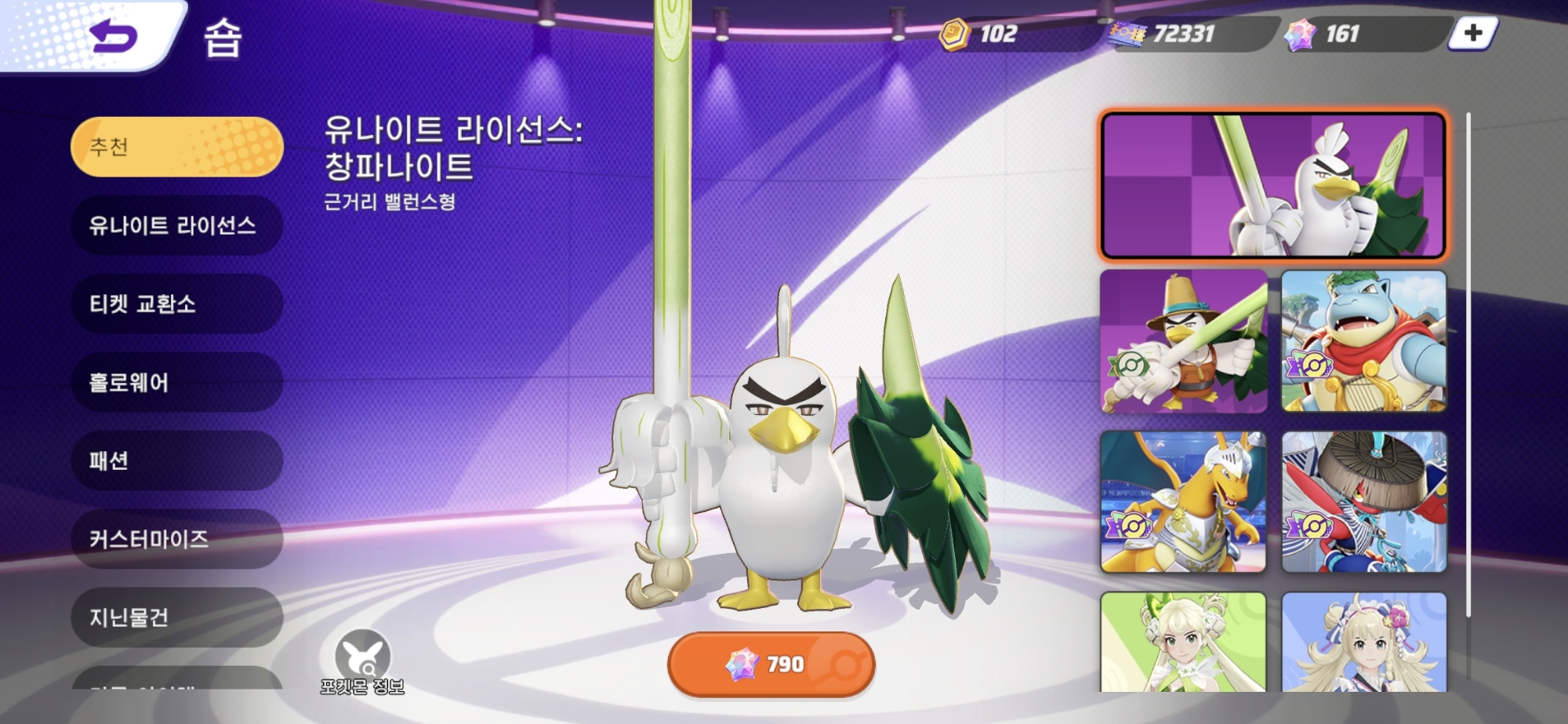Open the green-outfit trainer fashion thumbnail
The image size is (1568, 724).
[x=1184, y=642]
